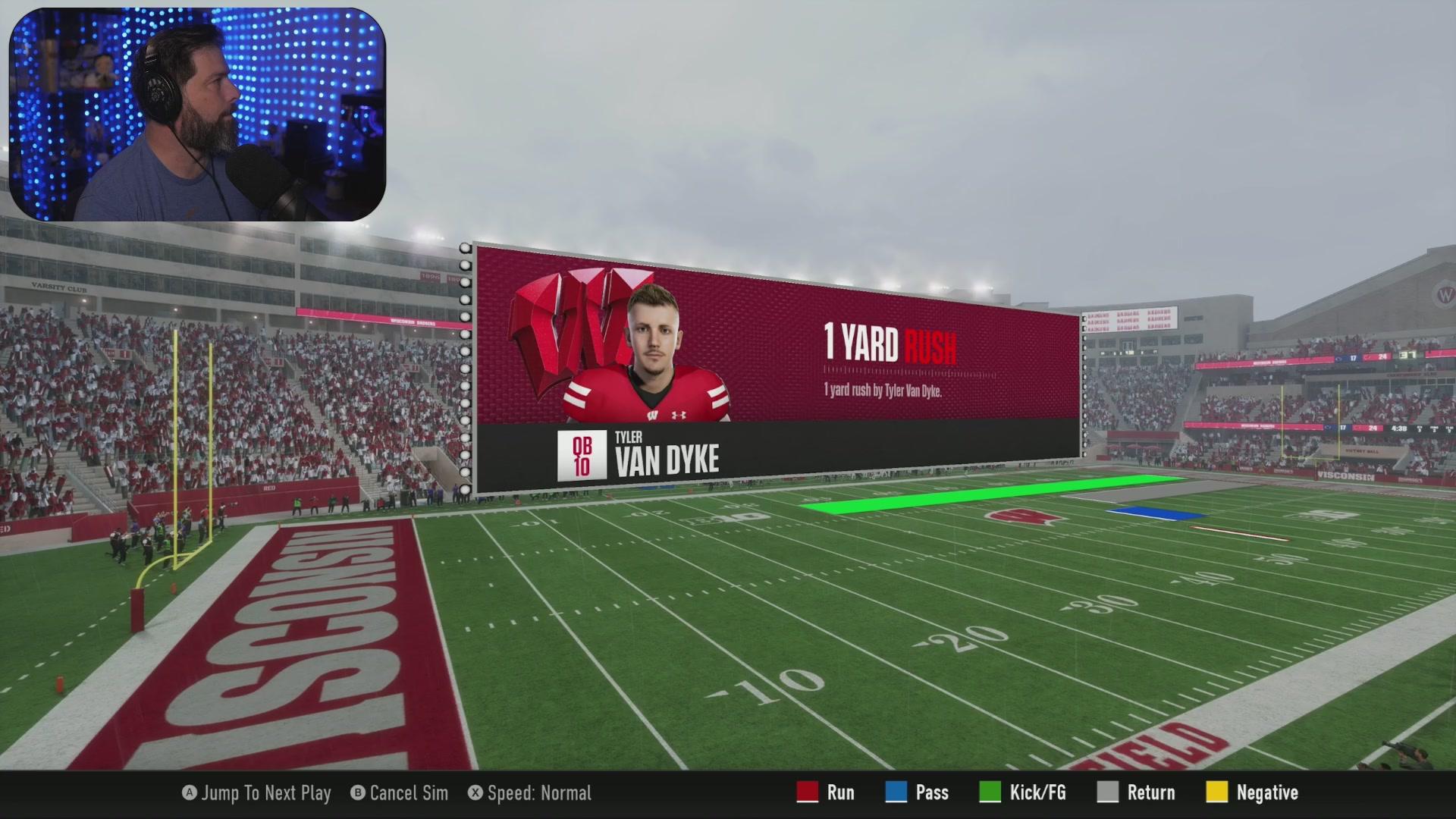The width and height of the screenshot is (1456, 819).
Task: Click the gray Return legend swatch
Action: pos(1109,792)
